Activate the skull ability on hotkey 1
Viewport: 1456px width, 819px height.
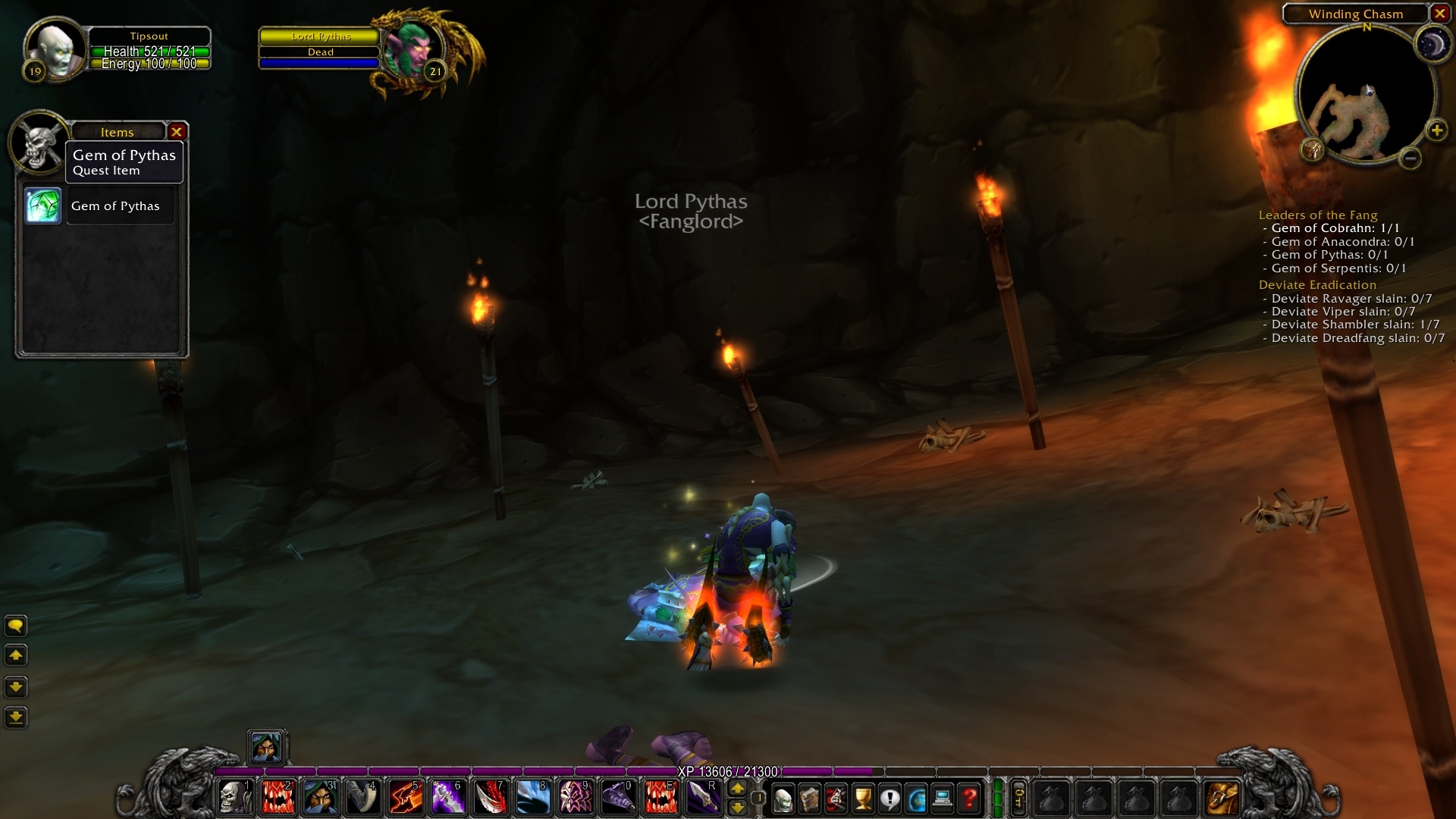[234, 799]
